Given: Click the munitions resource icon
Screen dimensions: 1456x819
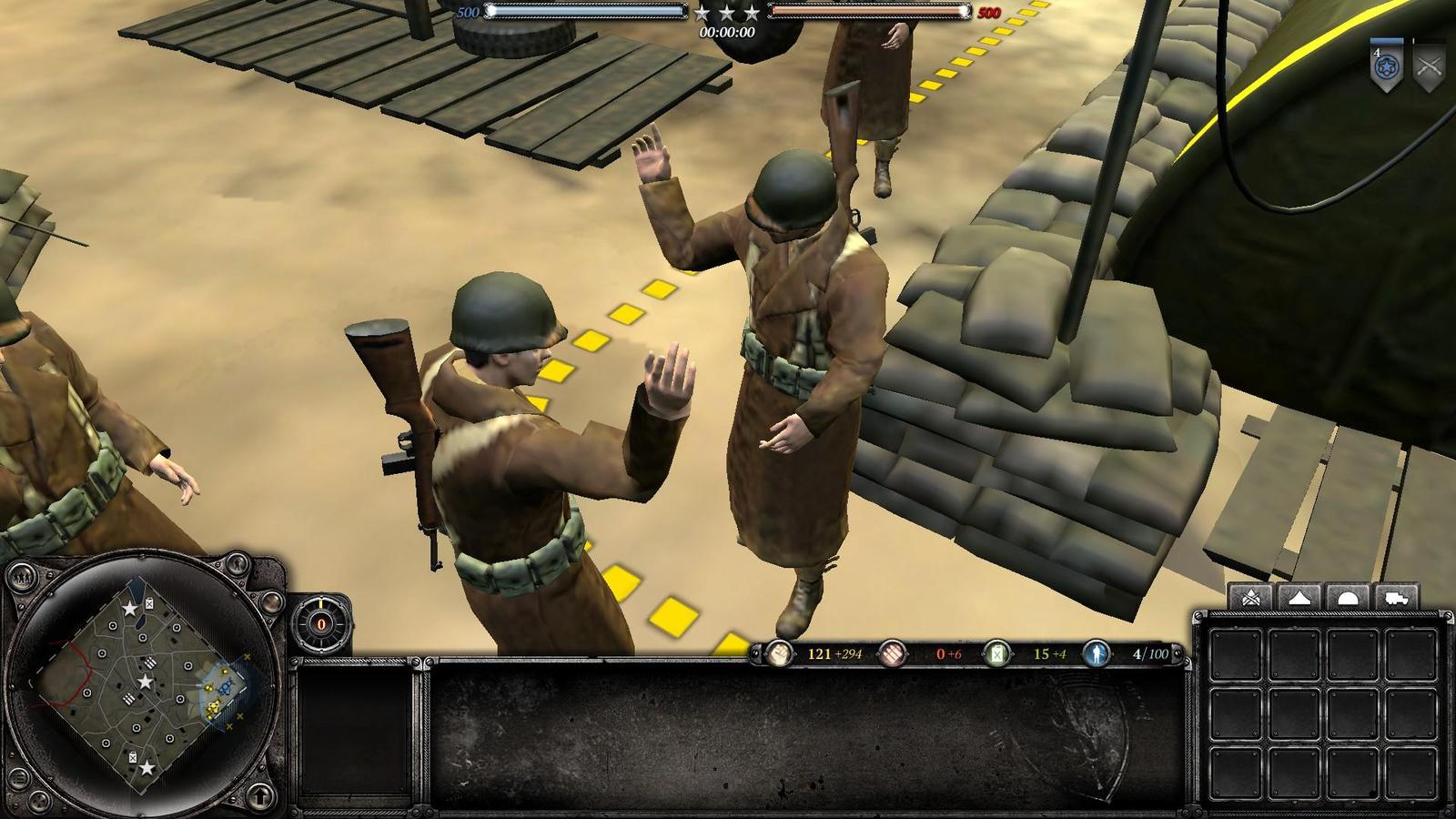Looking at the screenshot, I should [x=893, y=653].
